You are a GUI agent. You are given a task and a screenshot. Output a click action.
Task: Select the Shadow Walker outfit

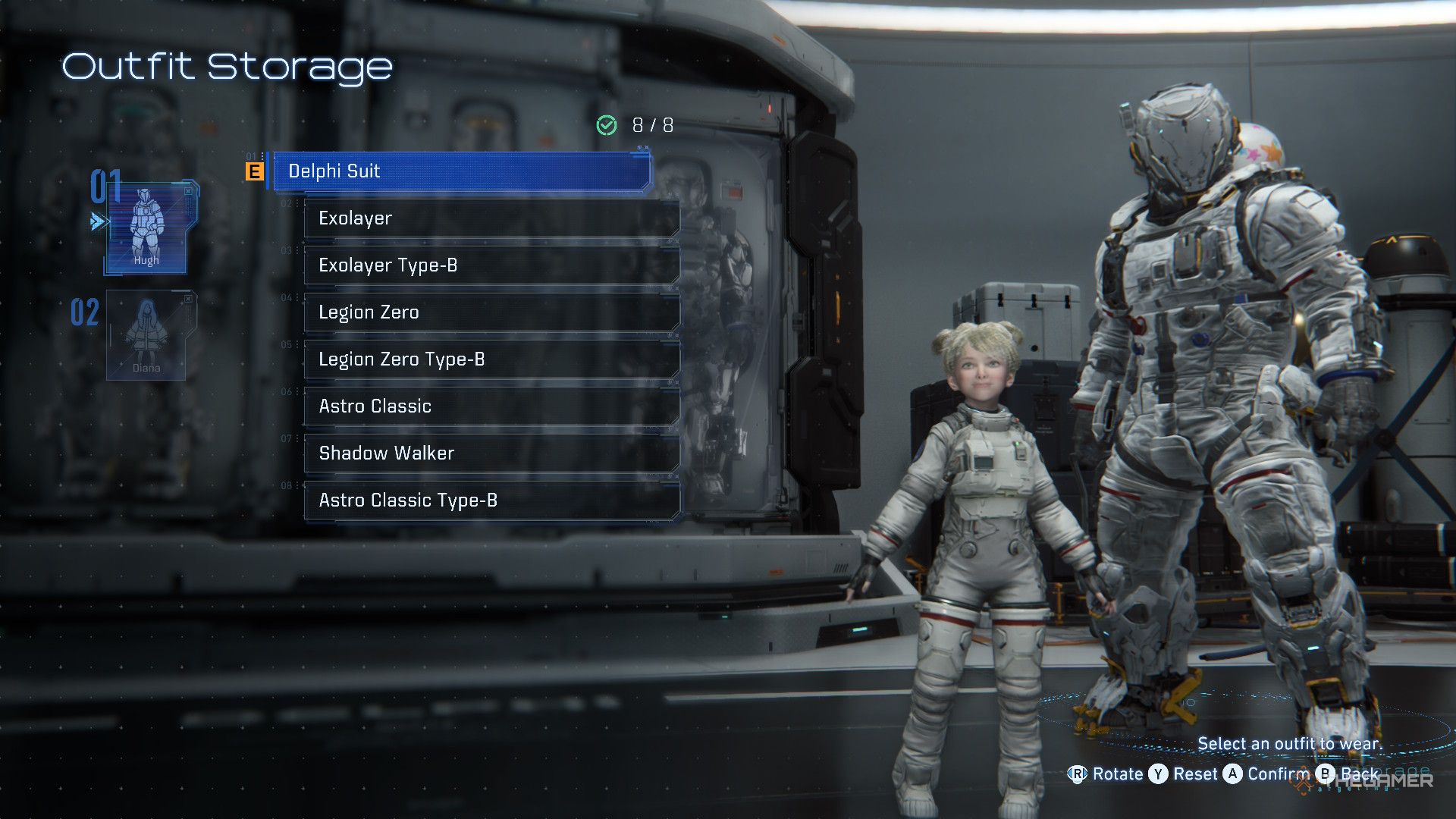[491, 453]
